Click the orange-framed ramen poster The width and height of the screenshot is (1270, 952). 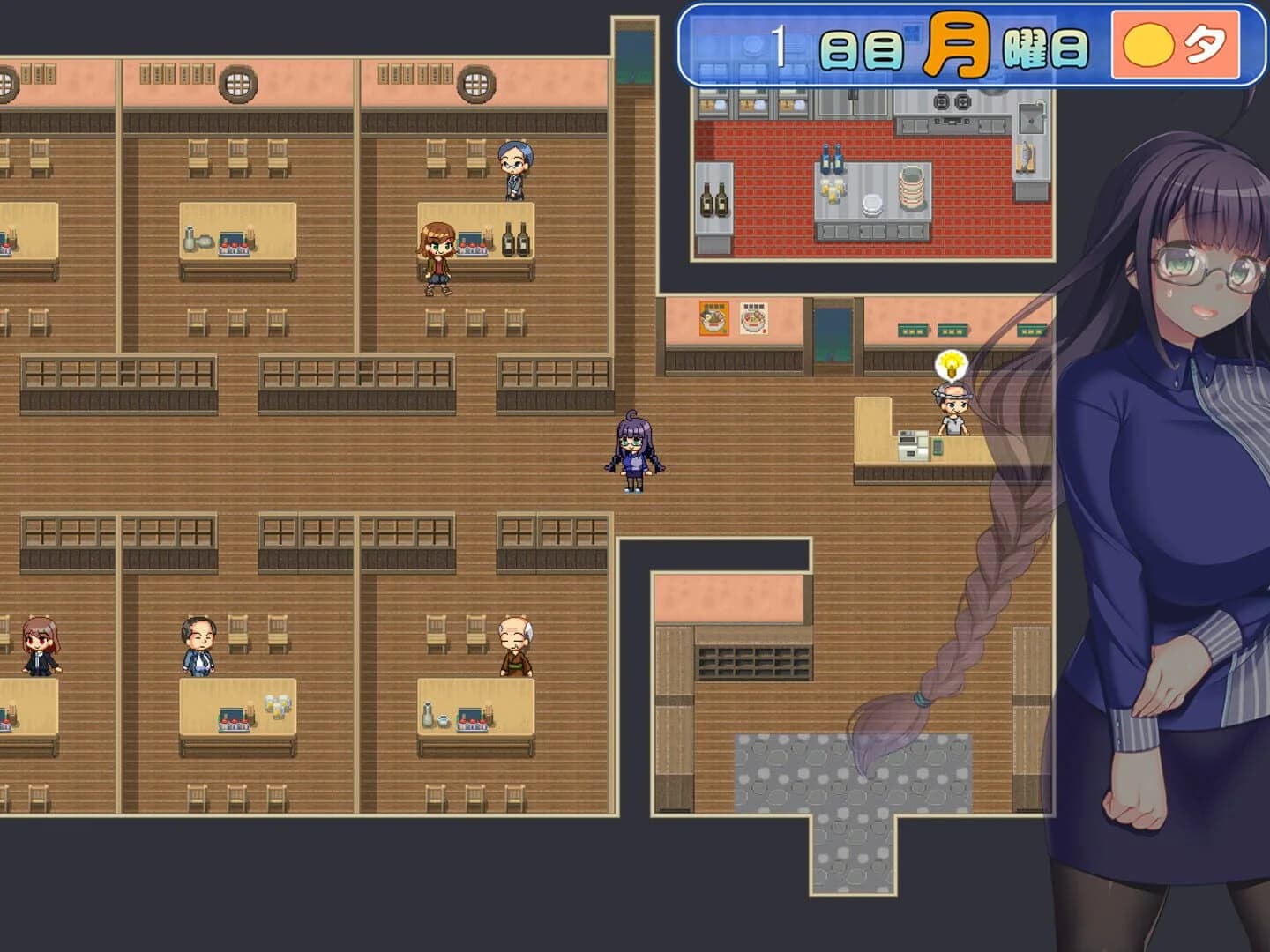tap(713, 317)
